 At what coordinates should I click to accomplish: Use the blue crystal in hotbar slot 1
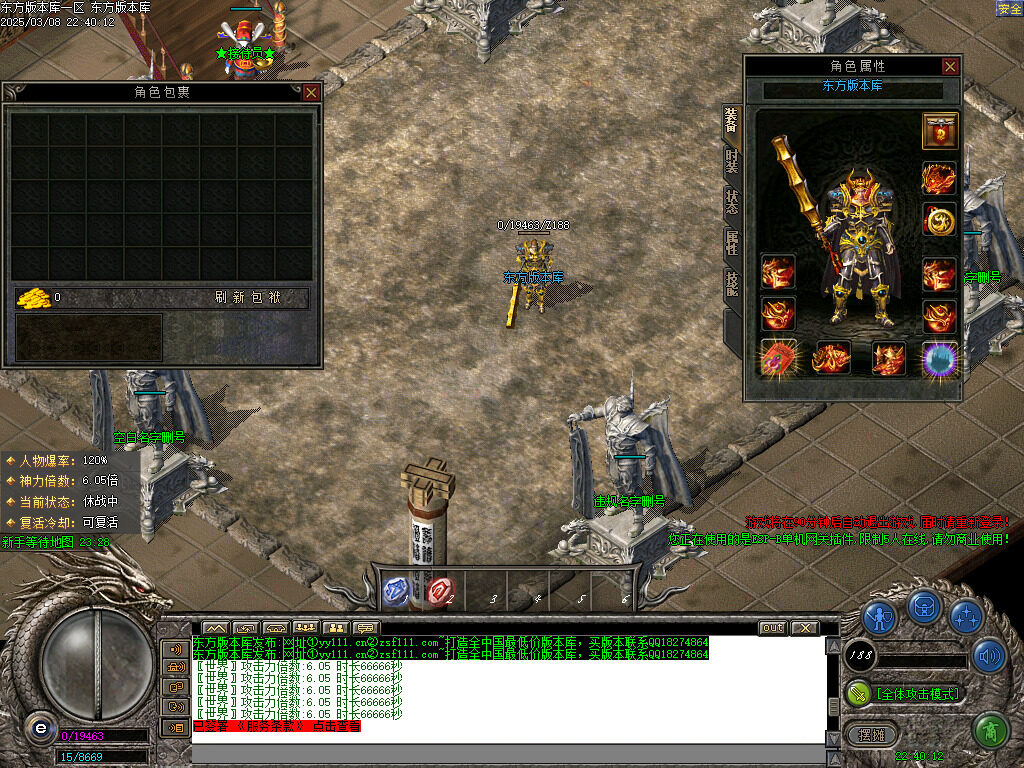tap(398, 591)
